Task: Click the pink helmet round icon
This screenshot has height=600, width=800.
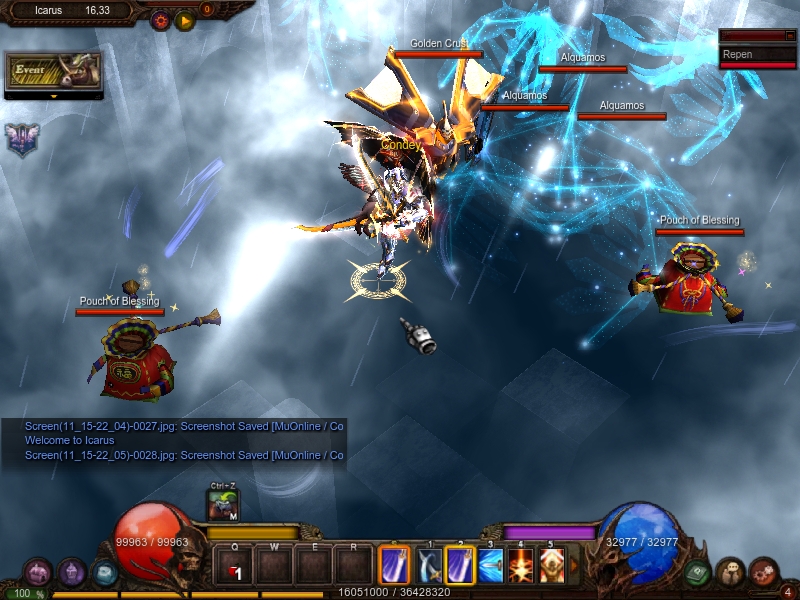Action: pyautogui.click(x=37, y=572)
